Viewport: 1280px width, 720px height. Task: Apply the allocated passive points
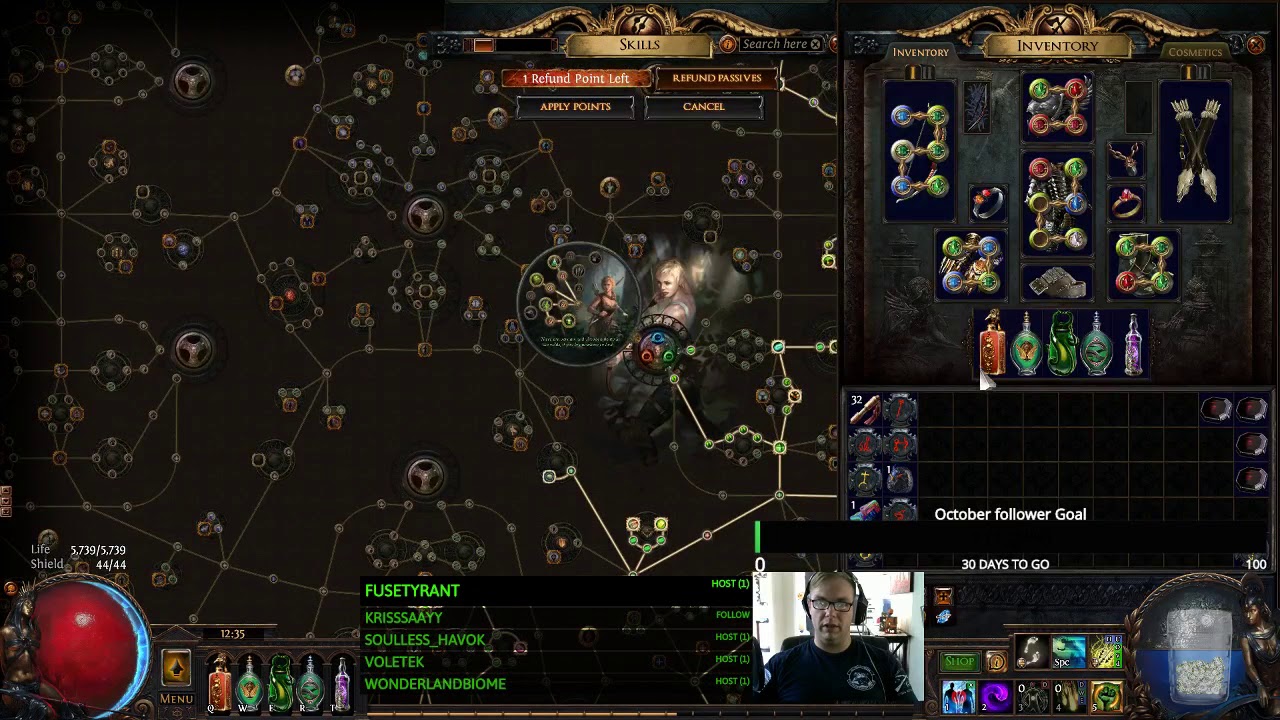coord(575,107)
